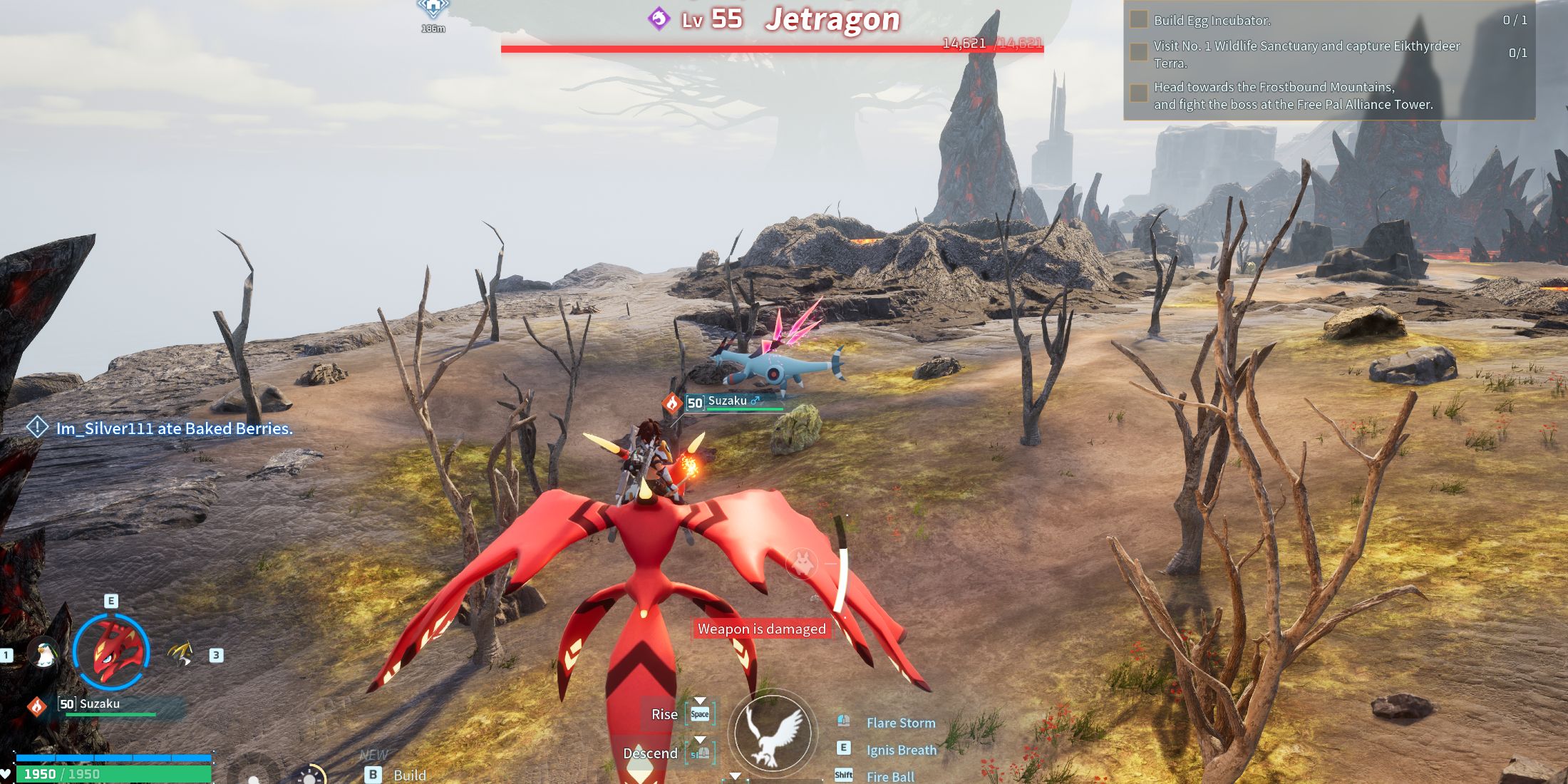Expand the arrow above the Descend control
The image size is (1568, 784).
point(700,741)
